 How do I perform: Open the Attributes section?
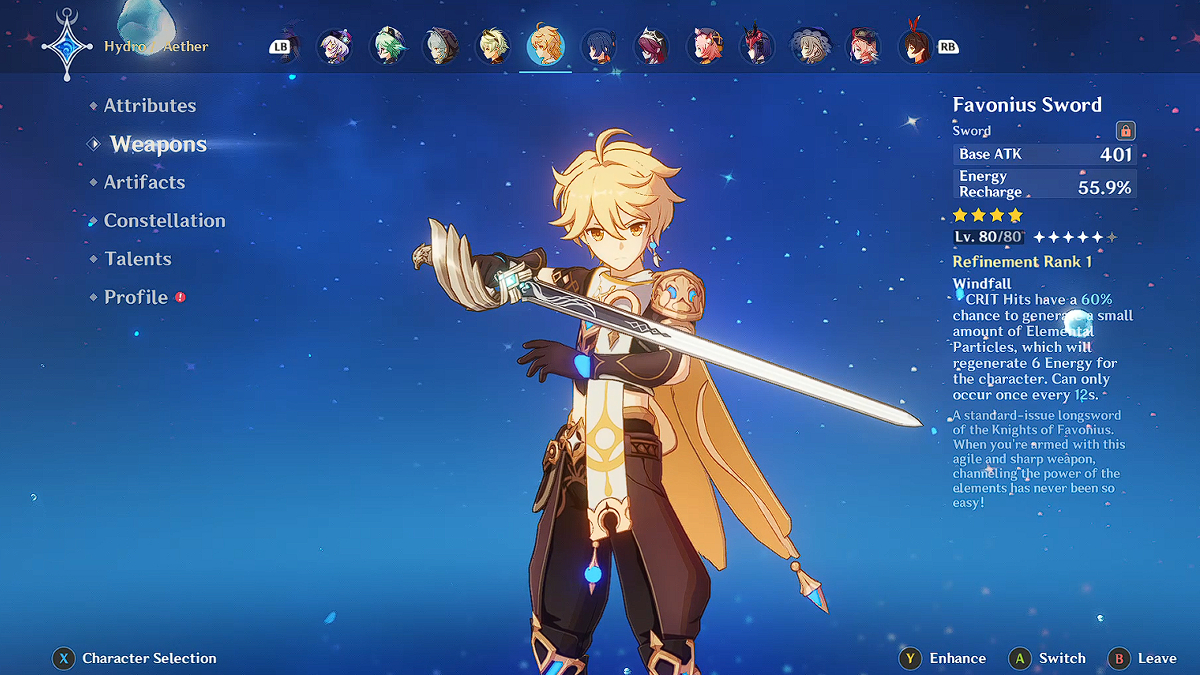pyautogui.click(x=150, y=106)
